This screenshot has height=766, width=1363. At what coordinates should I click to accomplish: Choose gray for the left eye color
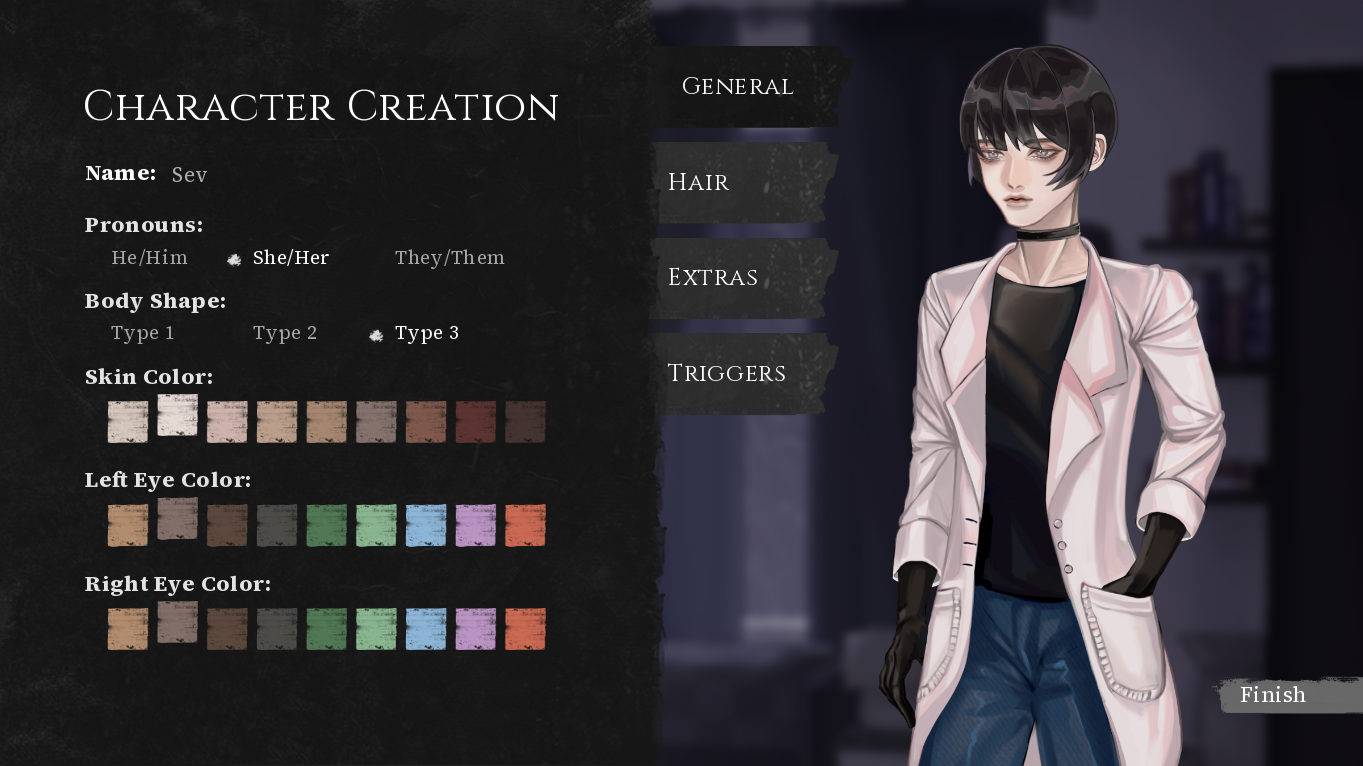(277, 525)
